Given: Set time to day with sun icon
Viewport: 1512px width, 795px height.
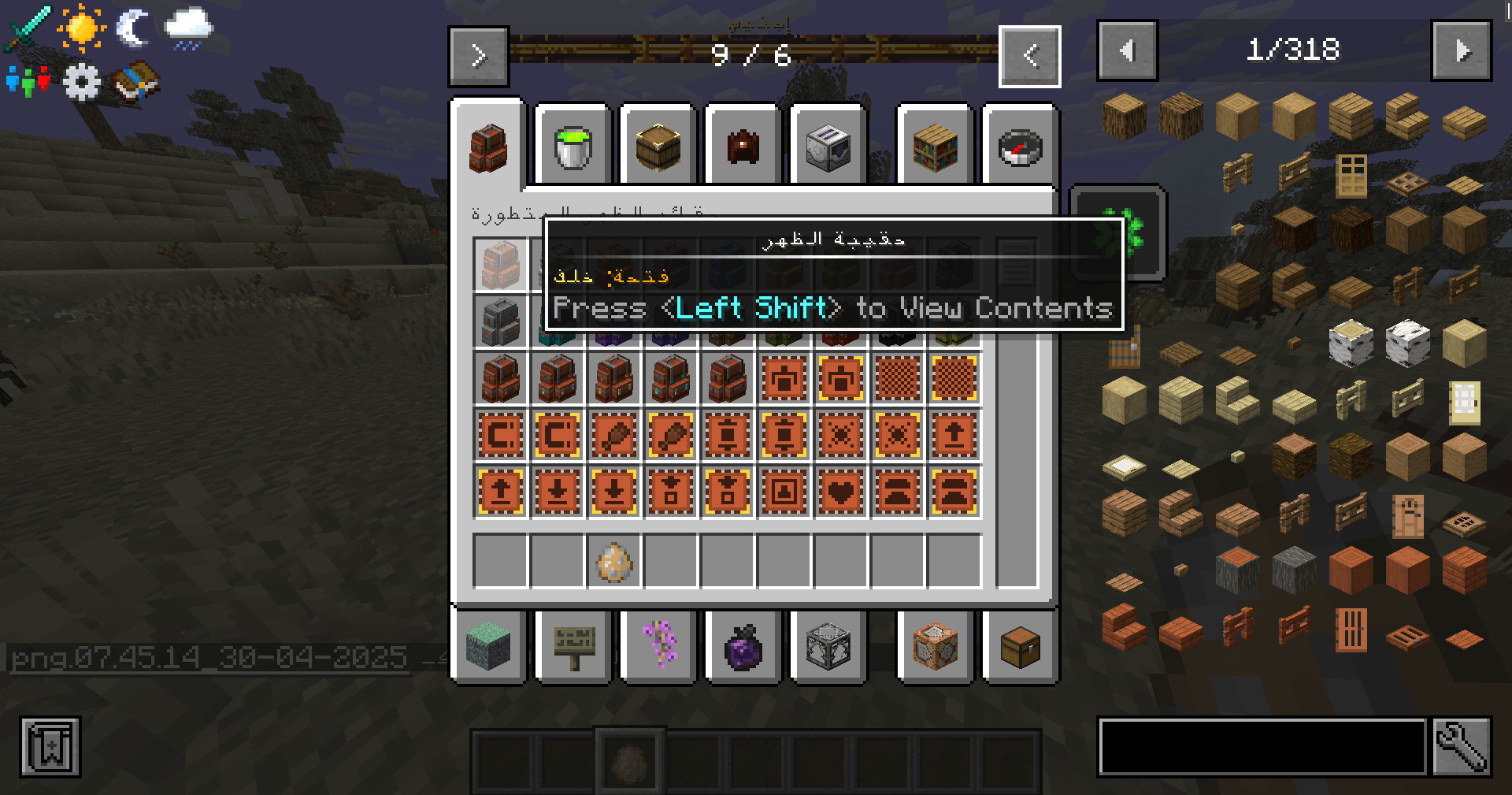Looking at the screenshot, I should (81, 28).
